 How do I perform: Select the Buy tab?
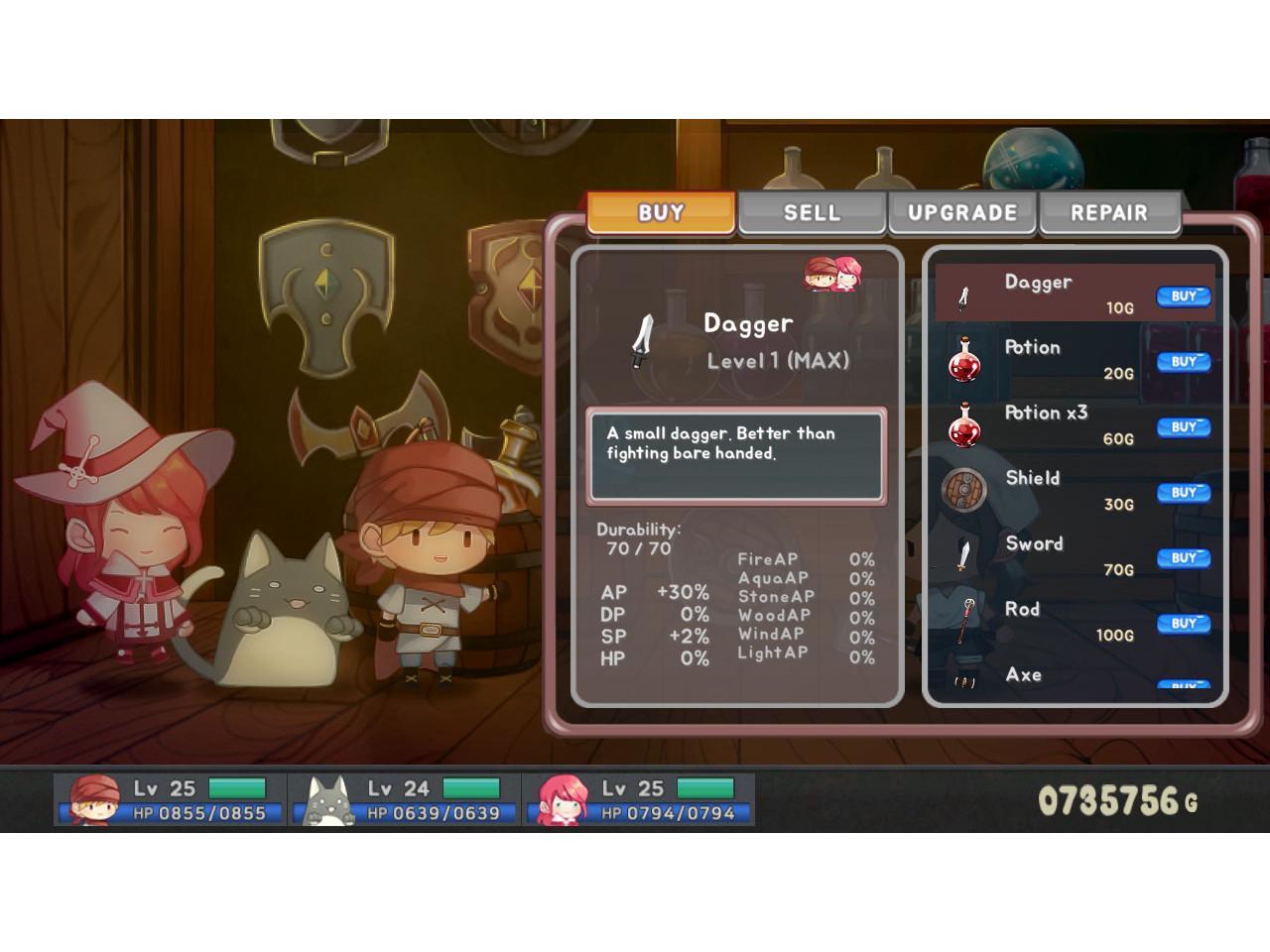tap(661, 212)
